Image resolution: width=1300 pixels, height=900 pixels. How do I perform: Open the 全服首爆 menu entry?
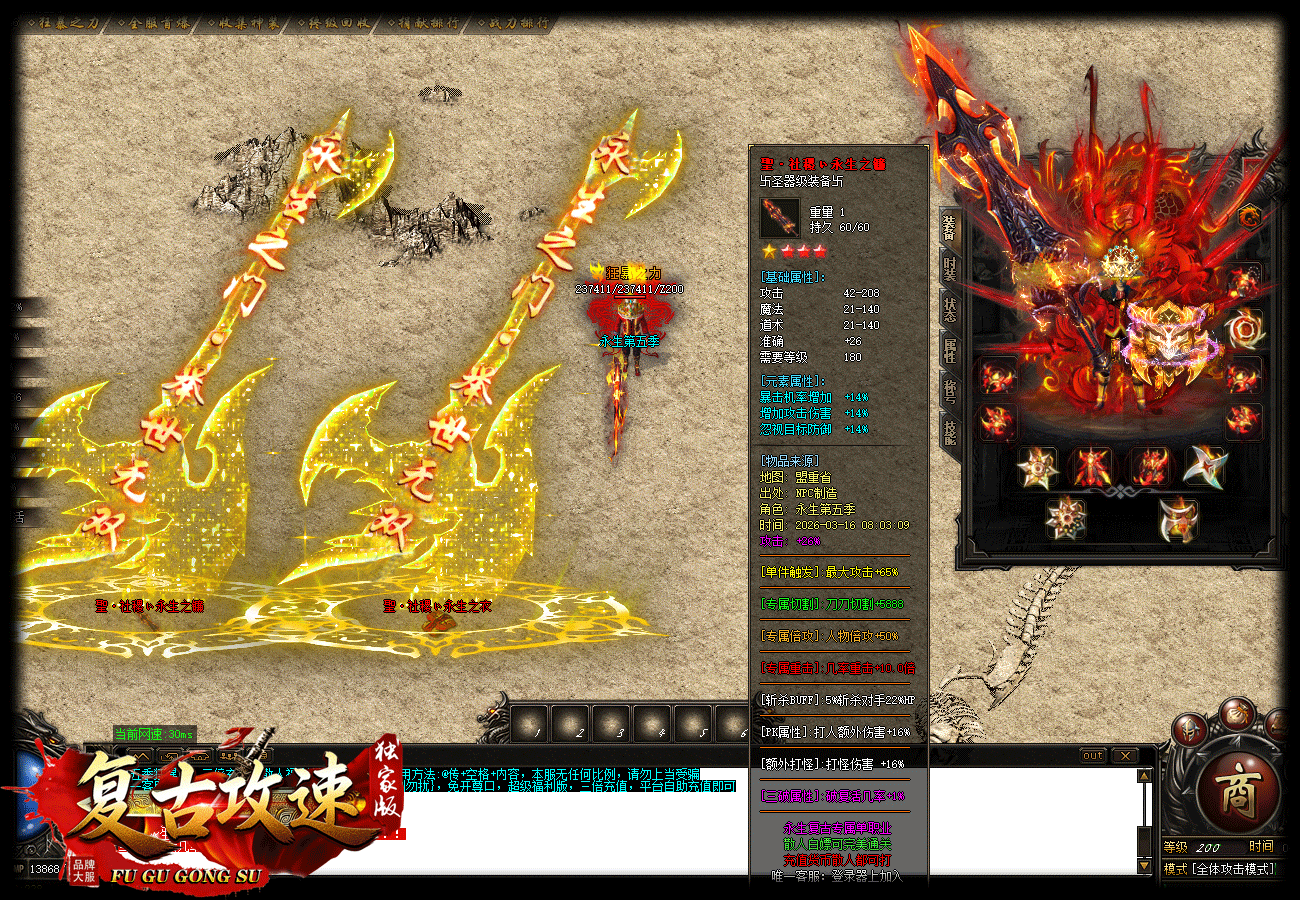pos(159,23)
